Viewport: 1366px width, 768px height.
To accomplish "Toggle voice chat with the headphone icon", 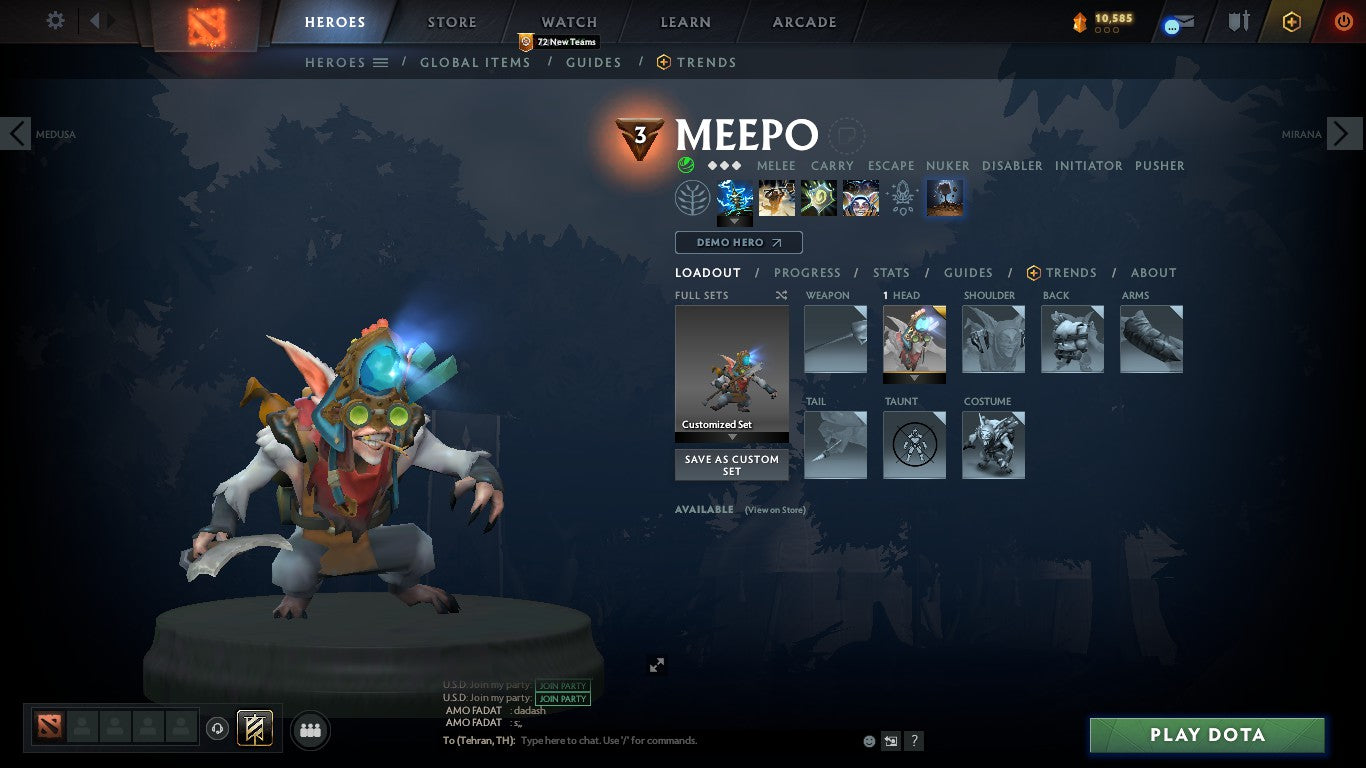I will click(218, 730).
